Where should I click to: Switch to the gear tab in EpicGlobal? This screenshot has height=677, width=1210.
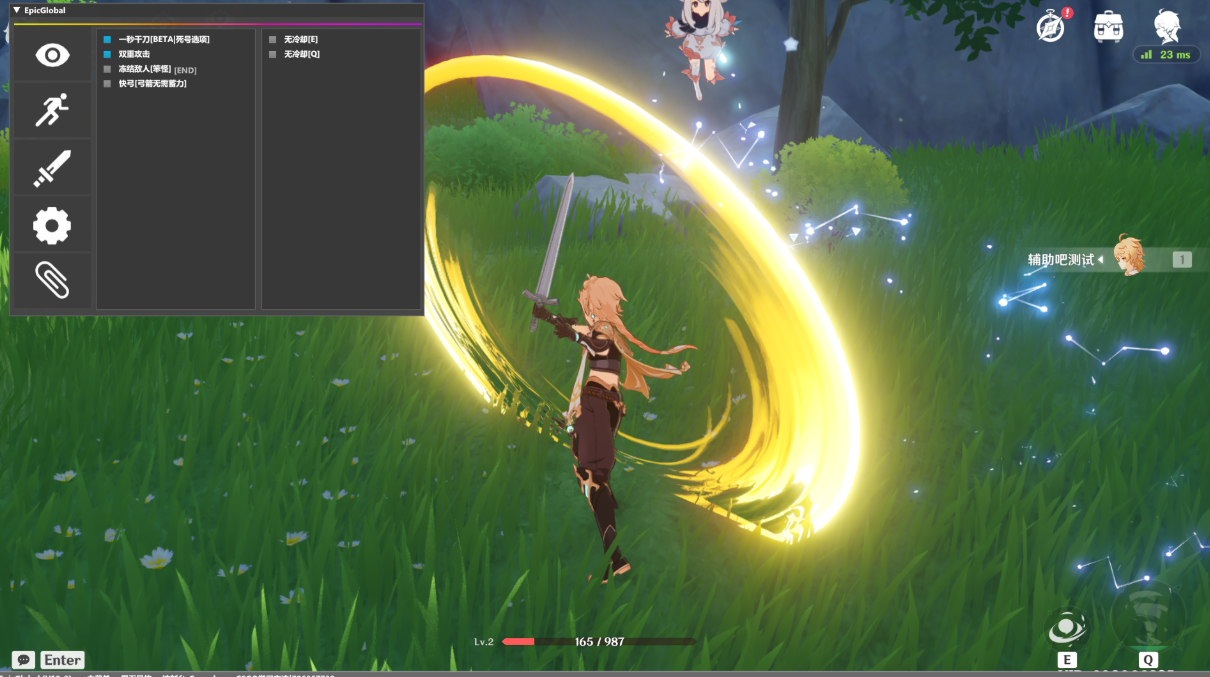pos(52,225)
